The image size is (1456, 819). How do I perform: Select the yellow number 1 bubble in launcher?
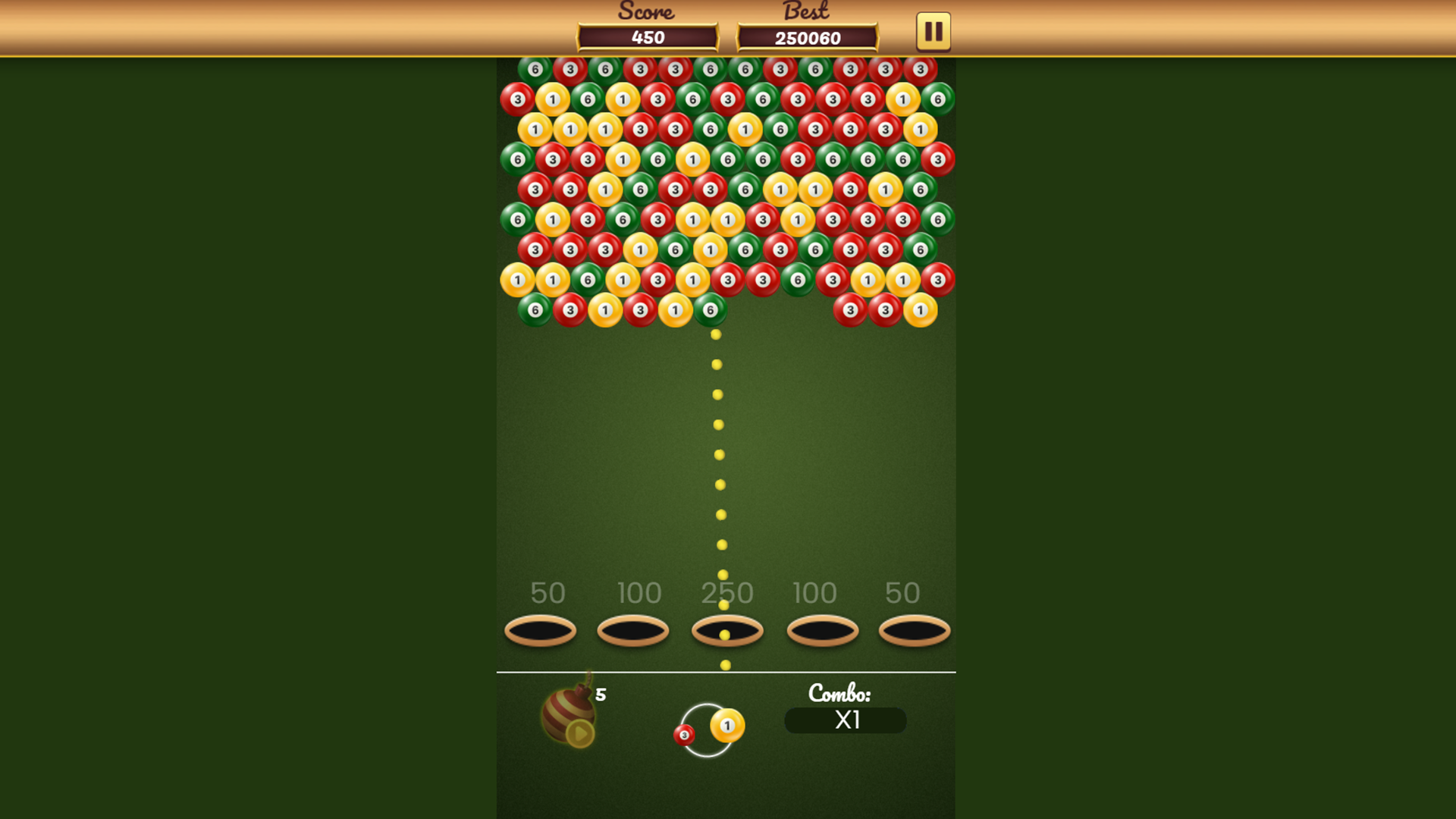728,726
